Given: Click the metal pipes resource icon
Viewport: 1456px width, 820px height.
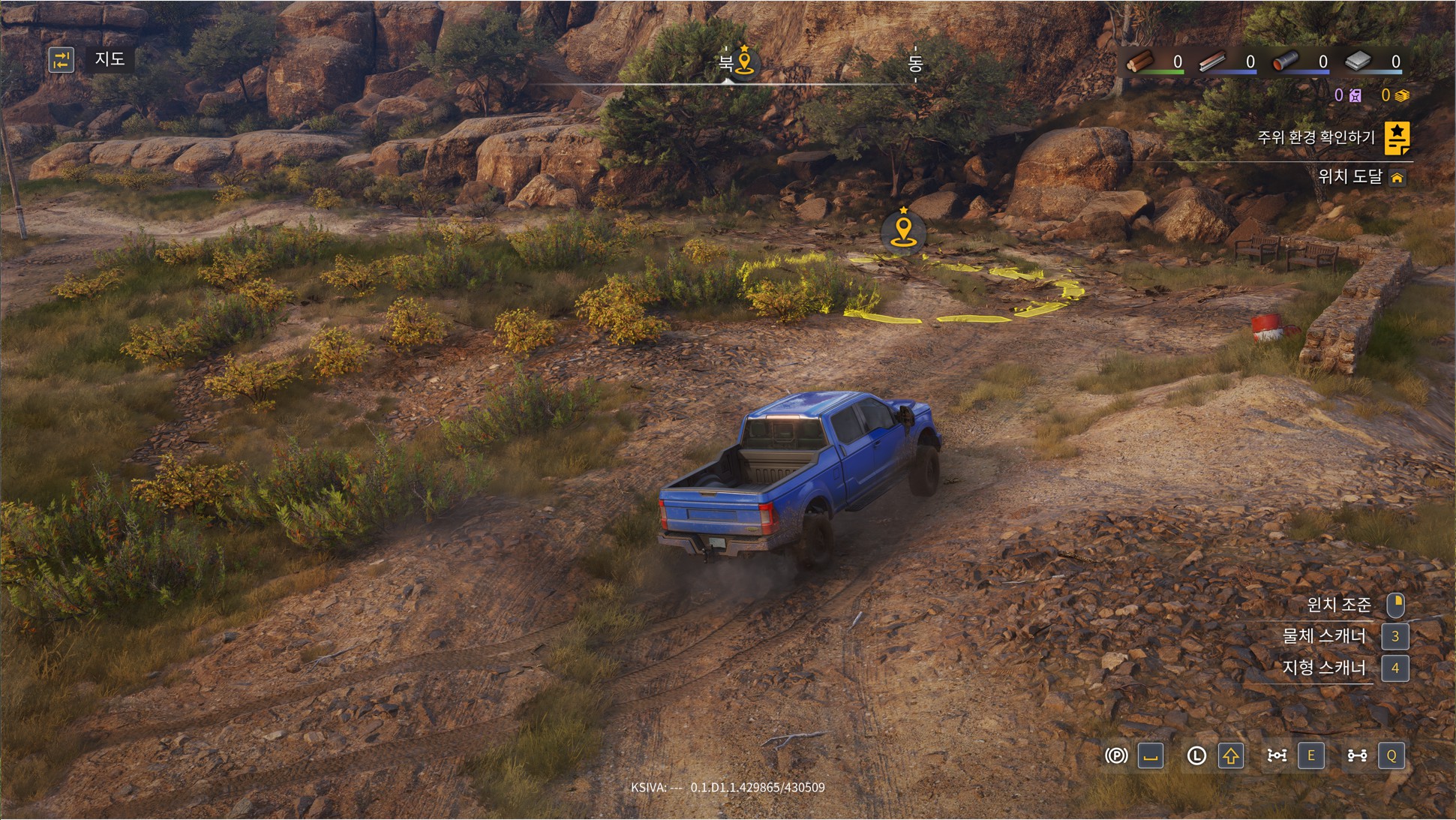Looking at the screenshot, I should [x=1286, y=62].
